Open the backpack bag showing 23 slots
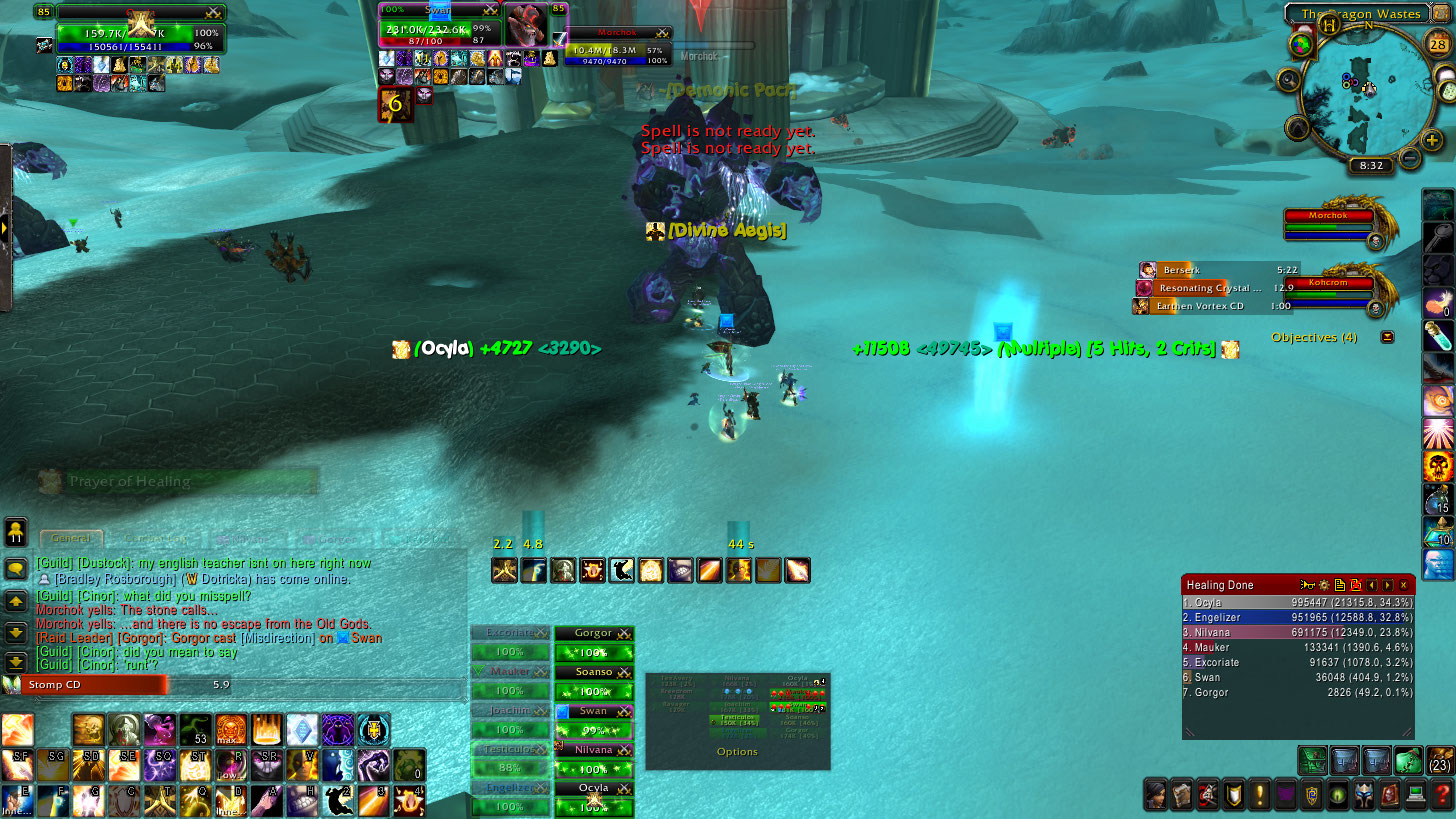 click(1440, 760)
